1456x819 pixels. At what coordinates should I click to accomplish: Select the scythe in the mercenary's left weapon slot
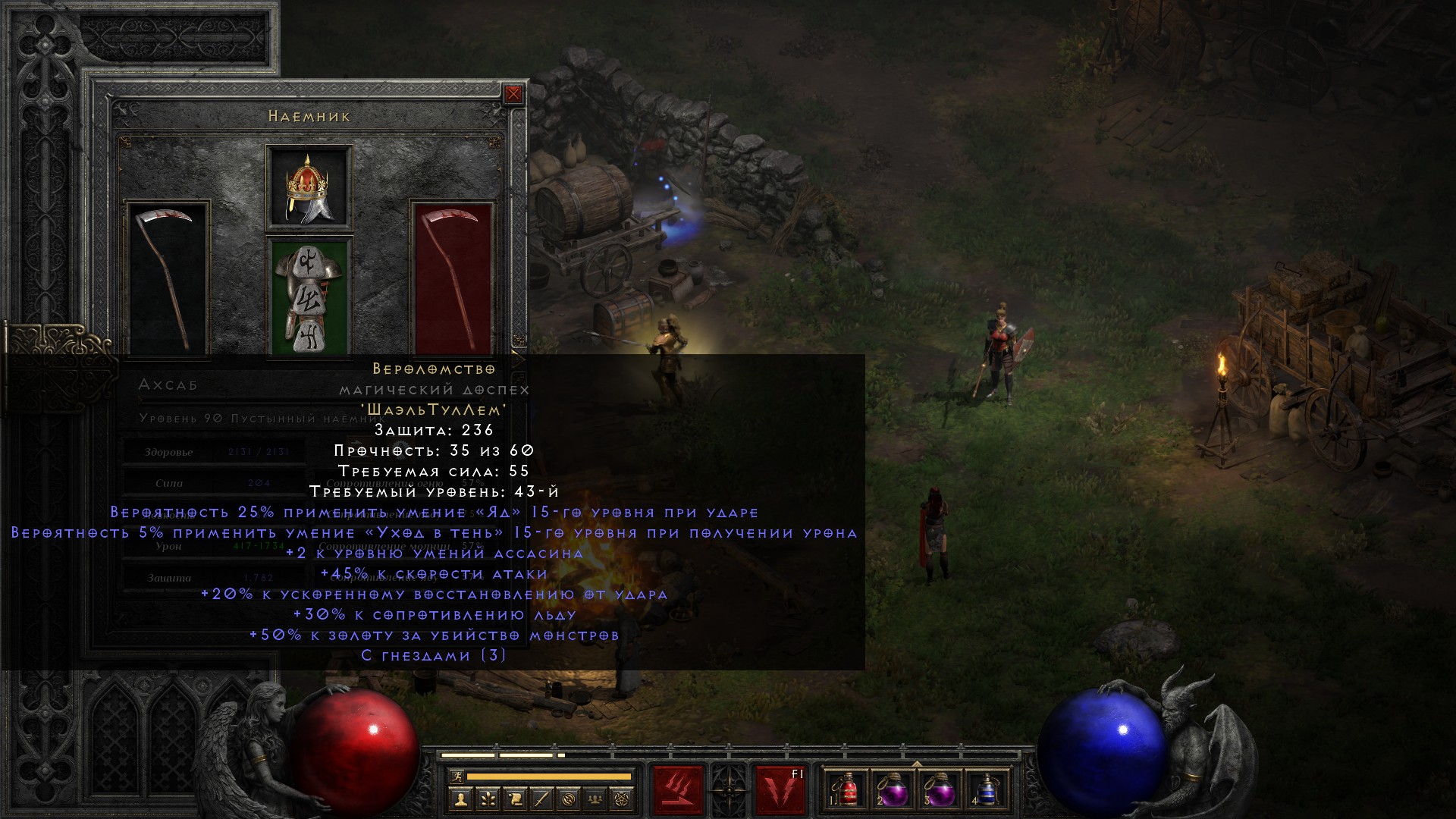(168, 278)
